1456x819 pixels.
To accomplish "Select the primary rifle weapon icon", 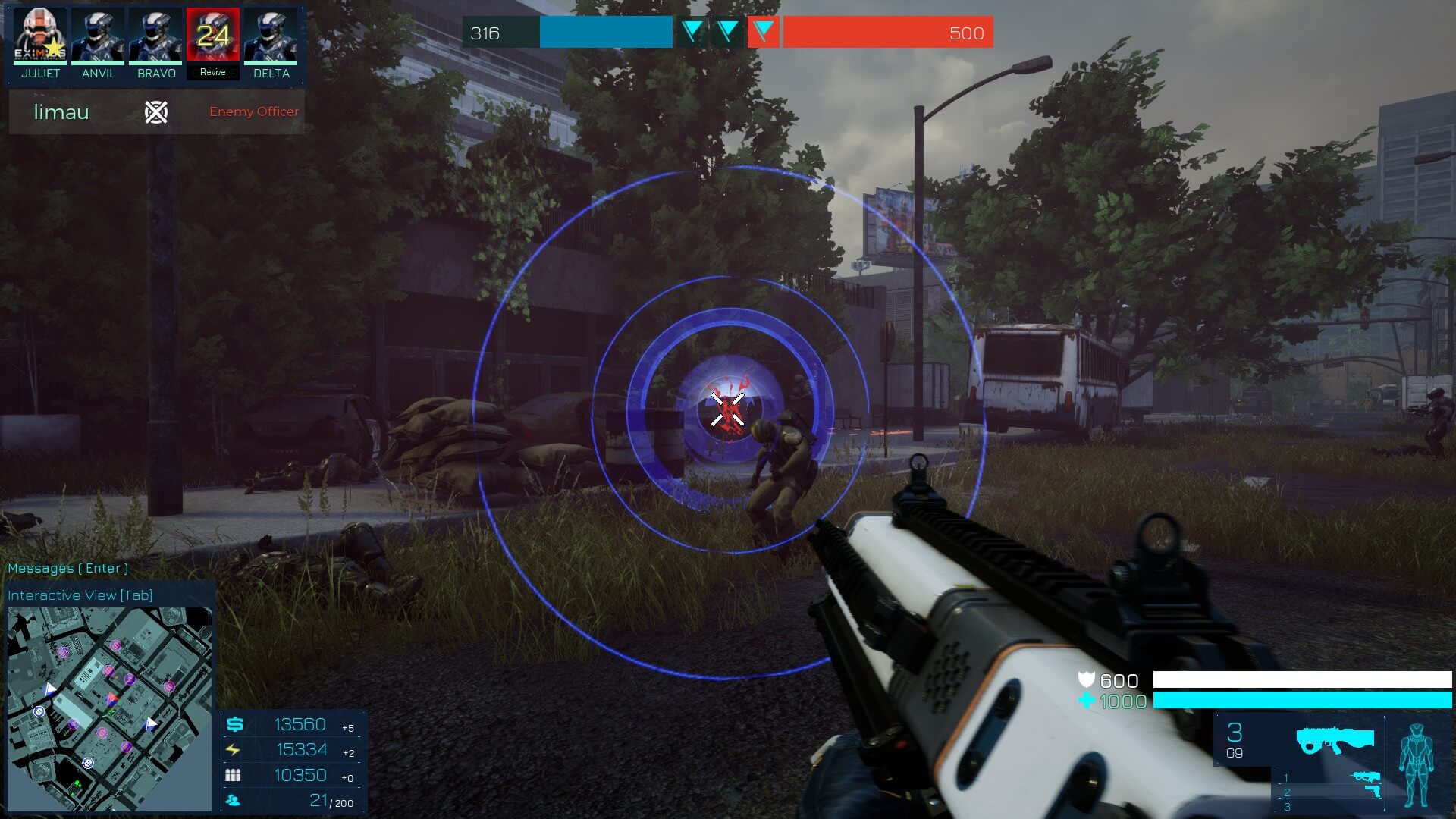I will tap(1334, 739).
